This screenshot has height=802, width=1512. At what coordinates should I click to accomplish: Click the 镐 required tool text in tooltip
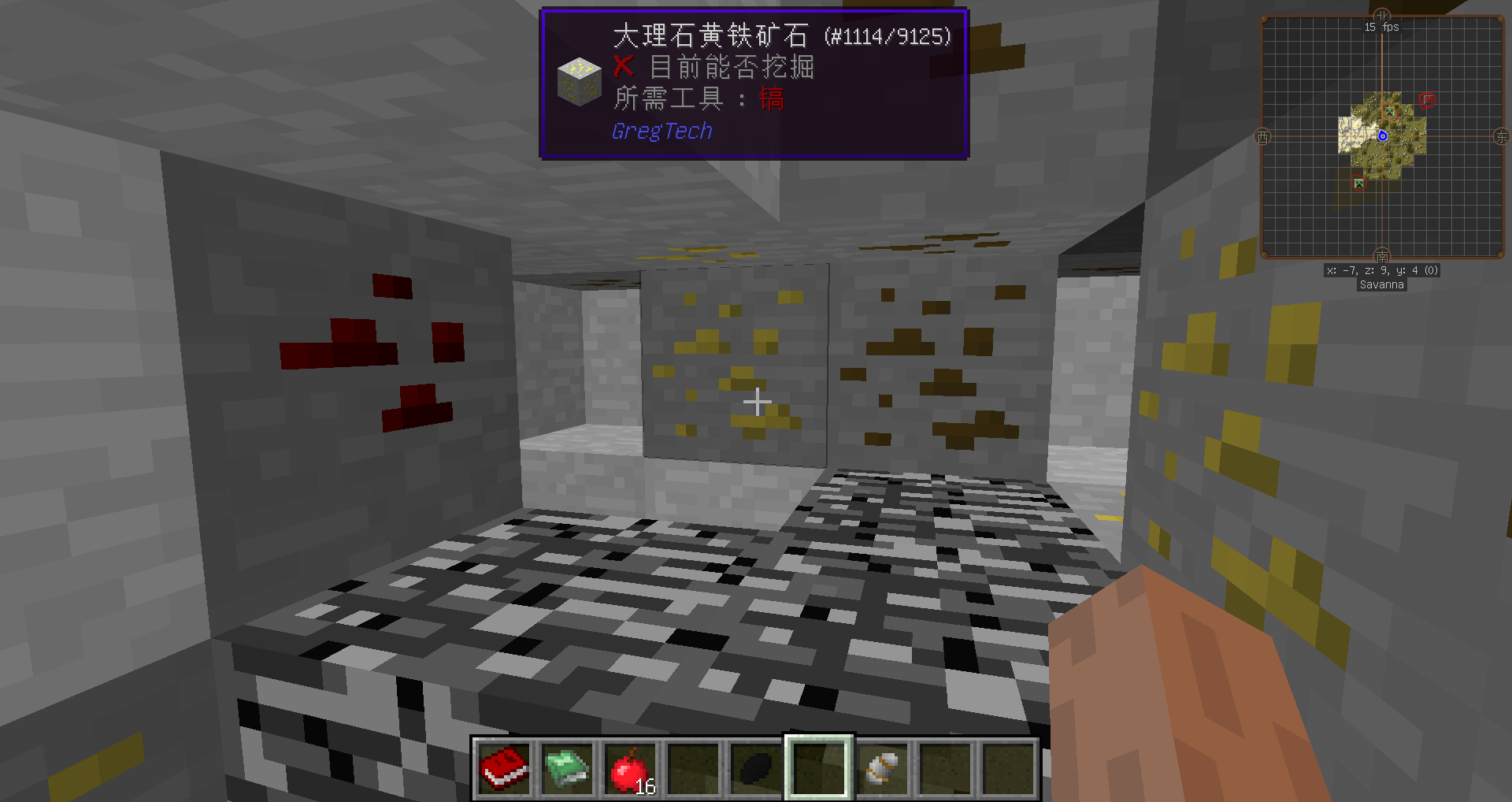(x=772, y=99)
